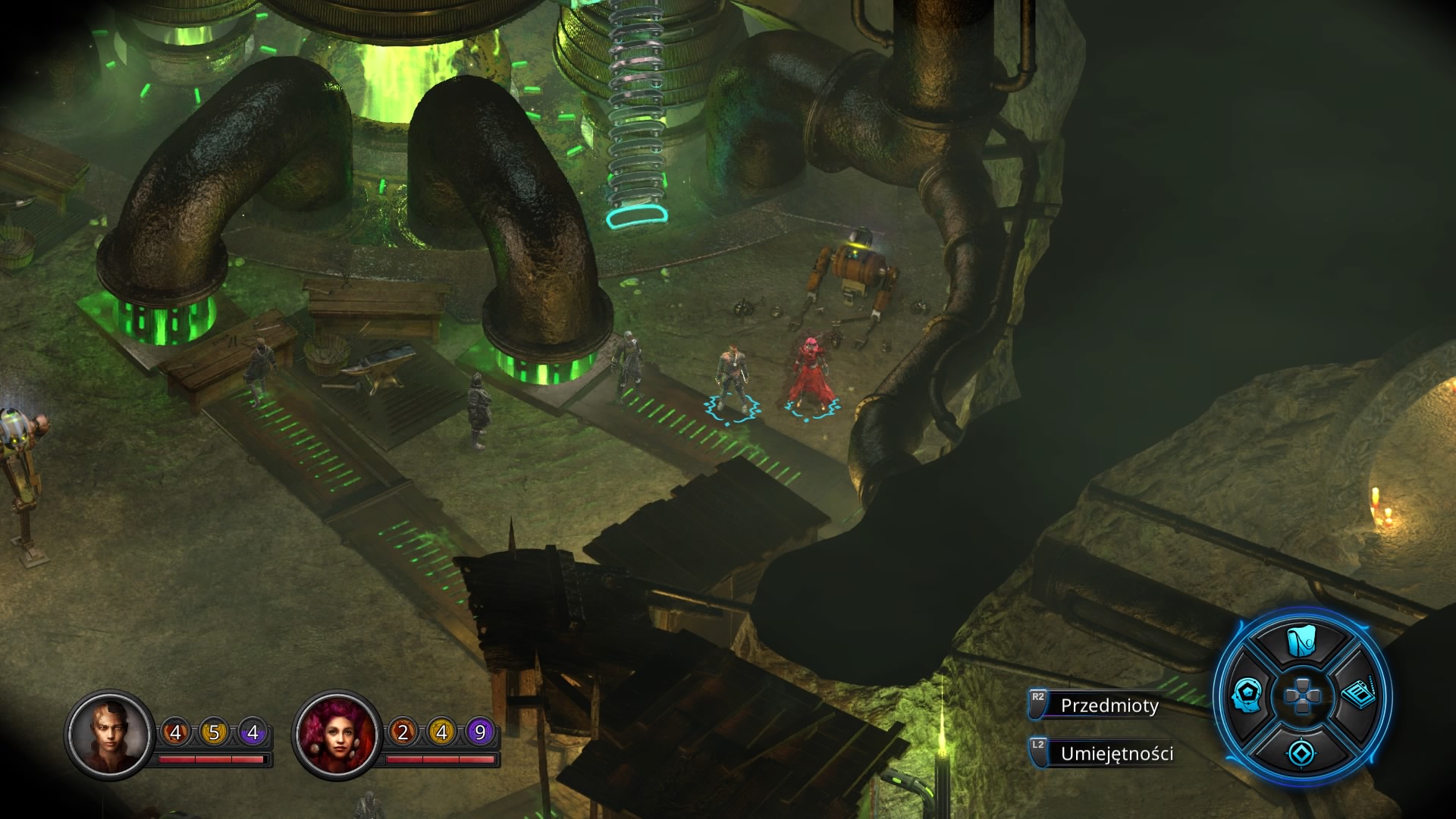Select the pink-haired woman's portrait
Viewport: 1456px width, 819px height.
click(337, 733)
